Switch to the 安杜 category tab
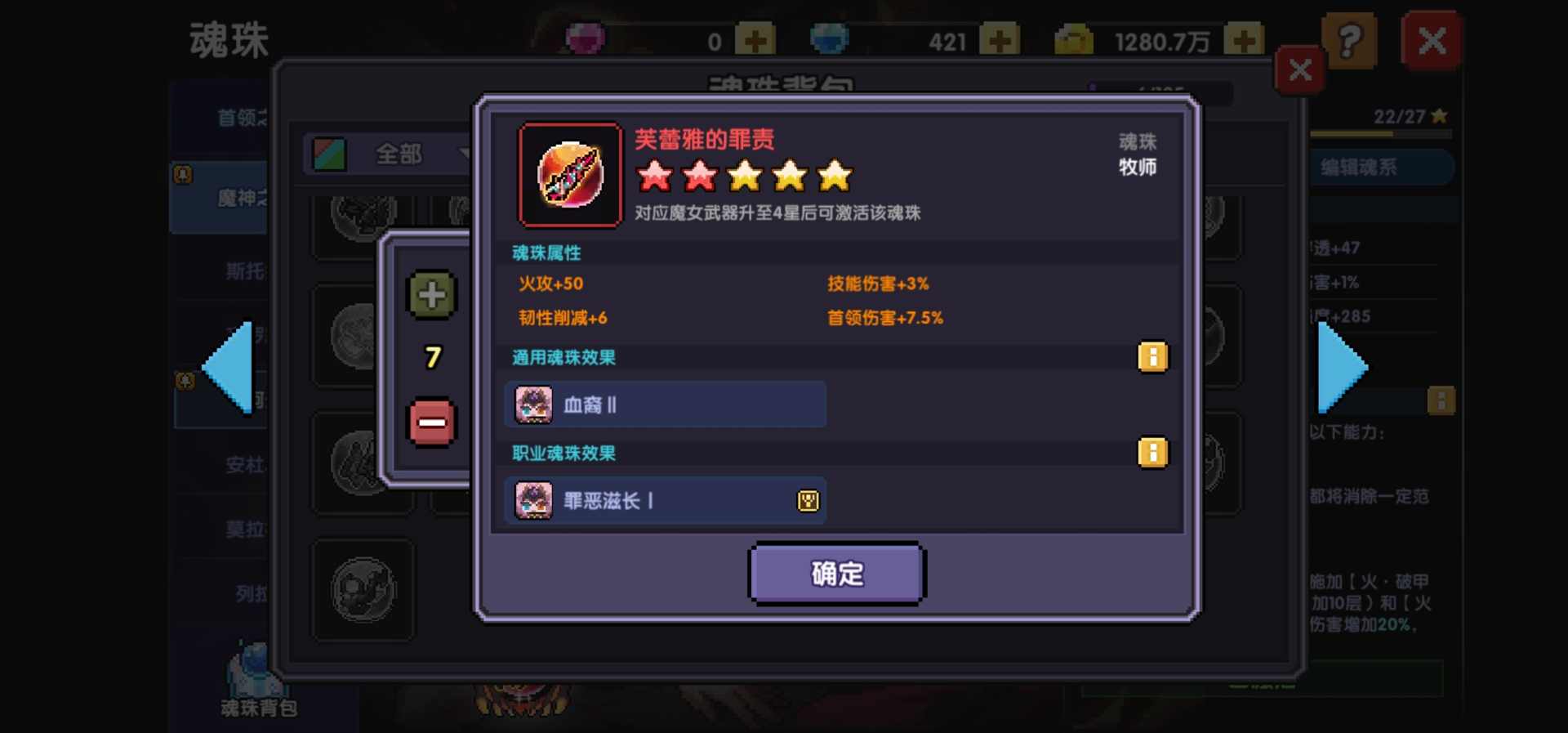This screenshot has width=1568, height=733. coord(245,466)
